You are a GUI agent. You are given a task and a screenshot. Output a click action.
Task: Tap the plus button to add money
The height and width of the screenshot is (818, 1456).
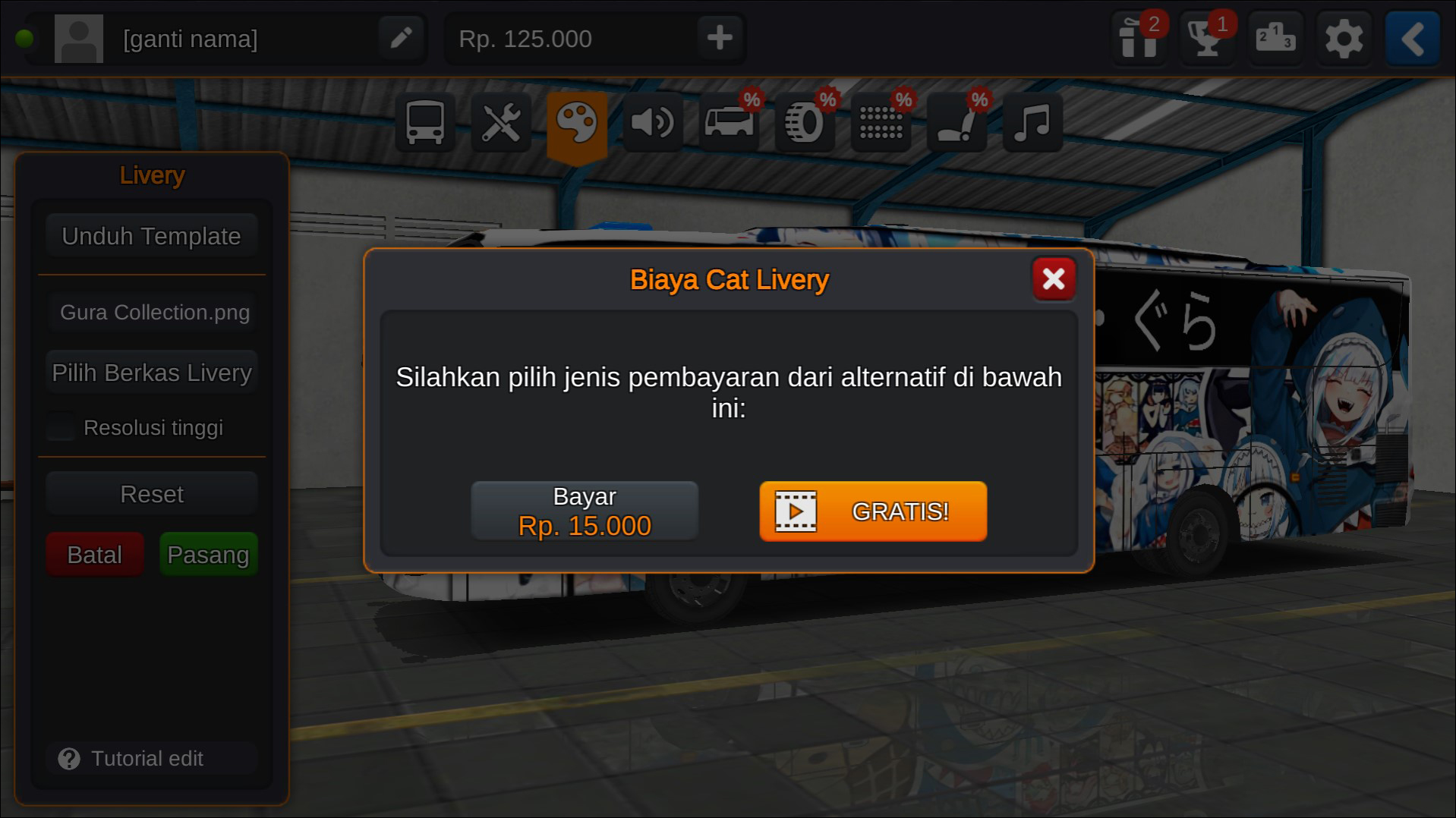[718, 38]
